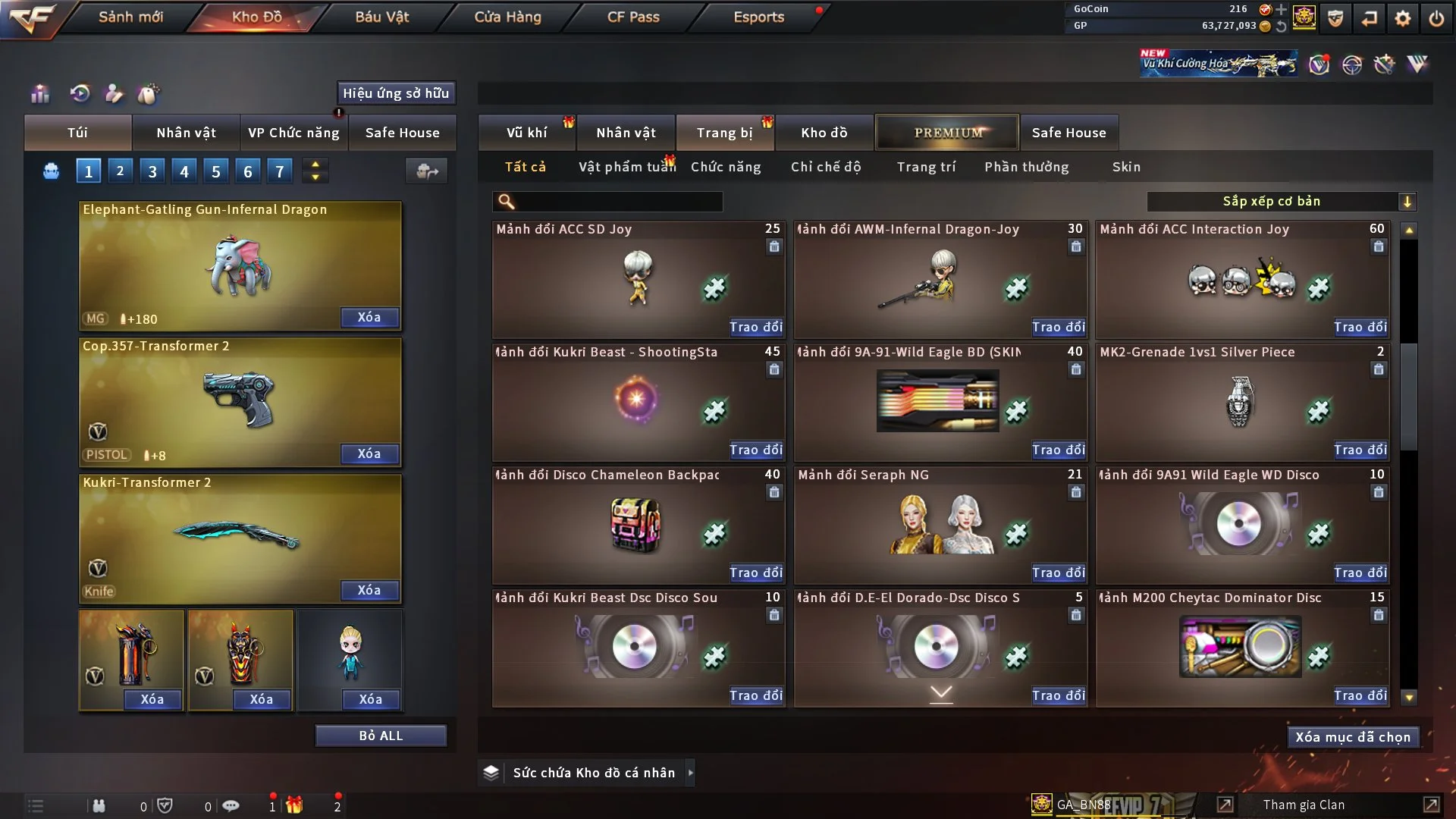Open the CF Pass menu

click(x=633, y=17)
